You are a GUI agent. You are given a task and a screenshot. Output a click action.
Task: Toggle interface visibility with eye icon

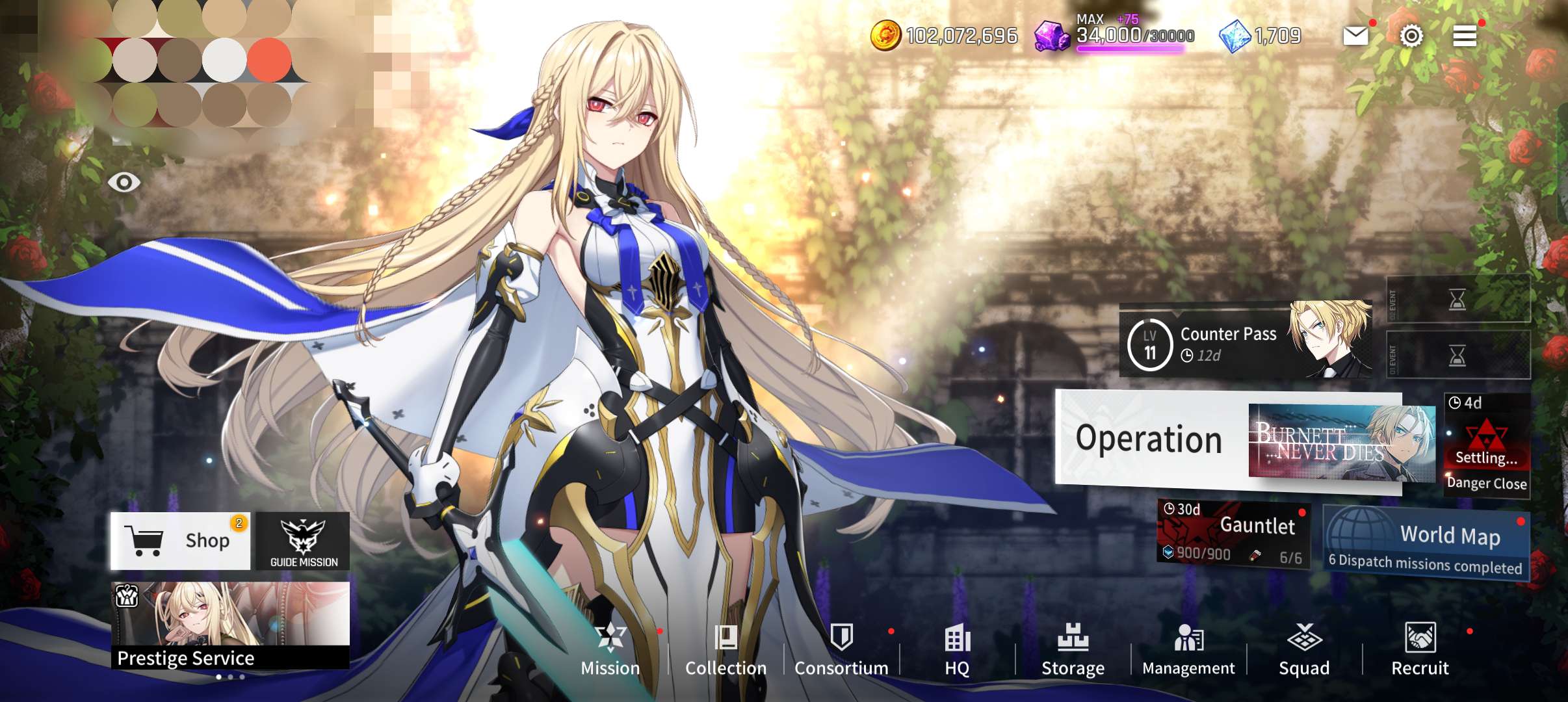coord(124,182)
